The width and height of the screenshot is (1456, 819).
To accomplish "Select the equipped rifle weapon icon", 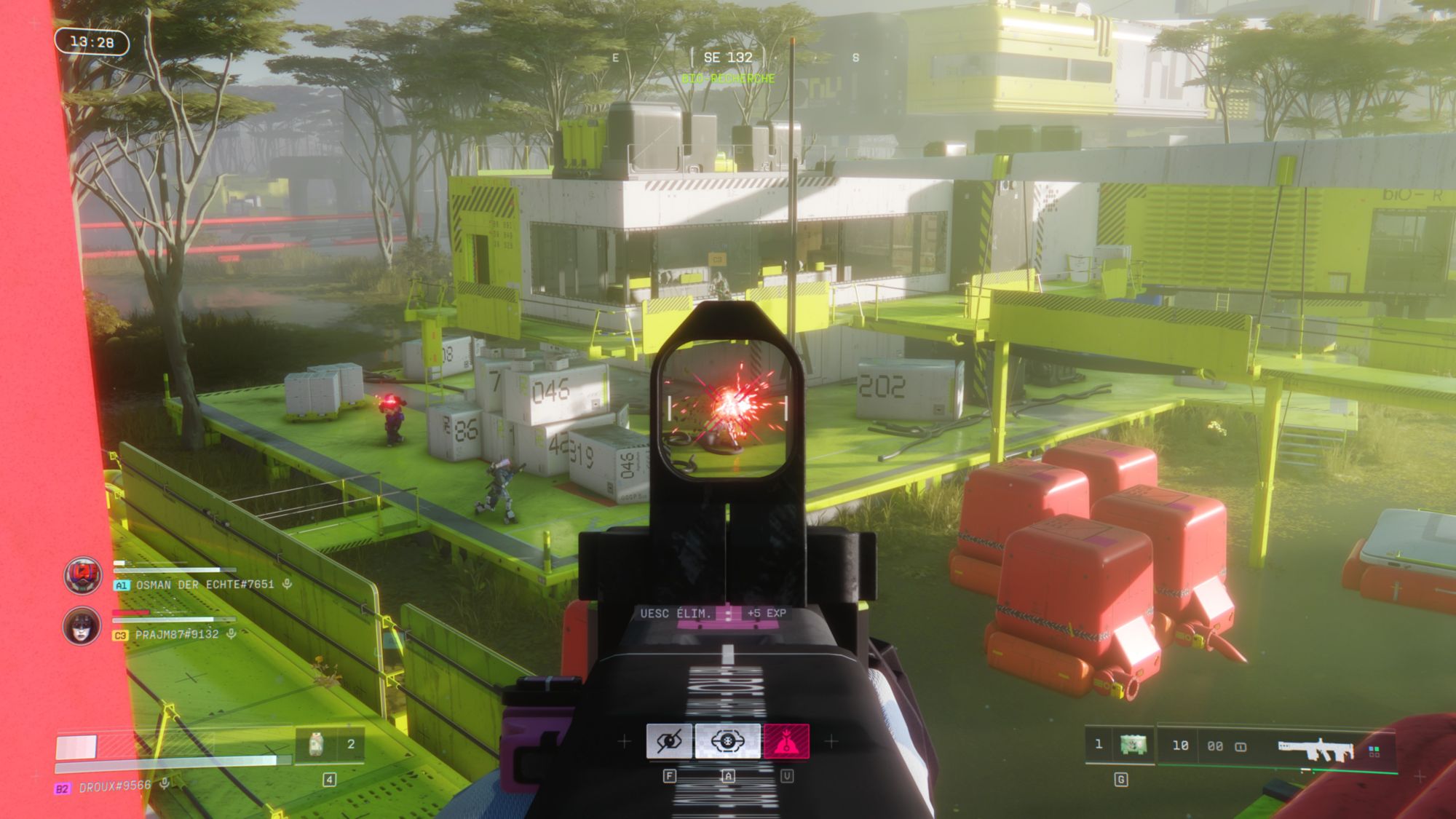I will pos(1315,748).
